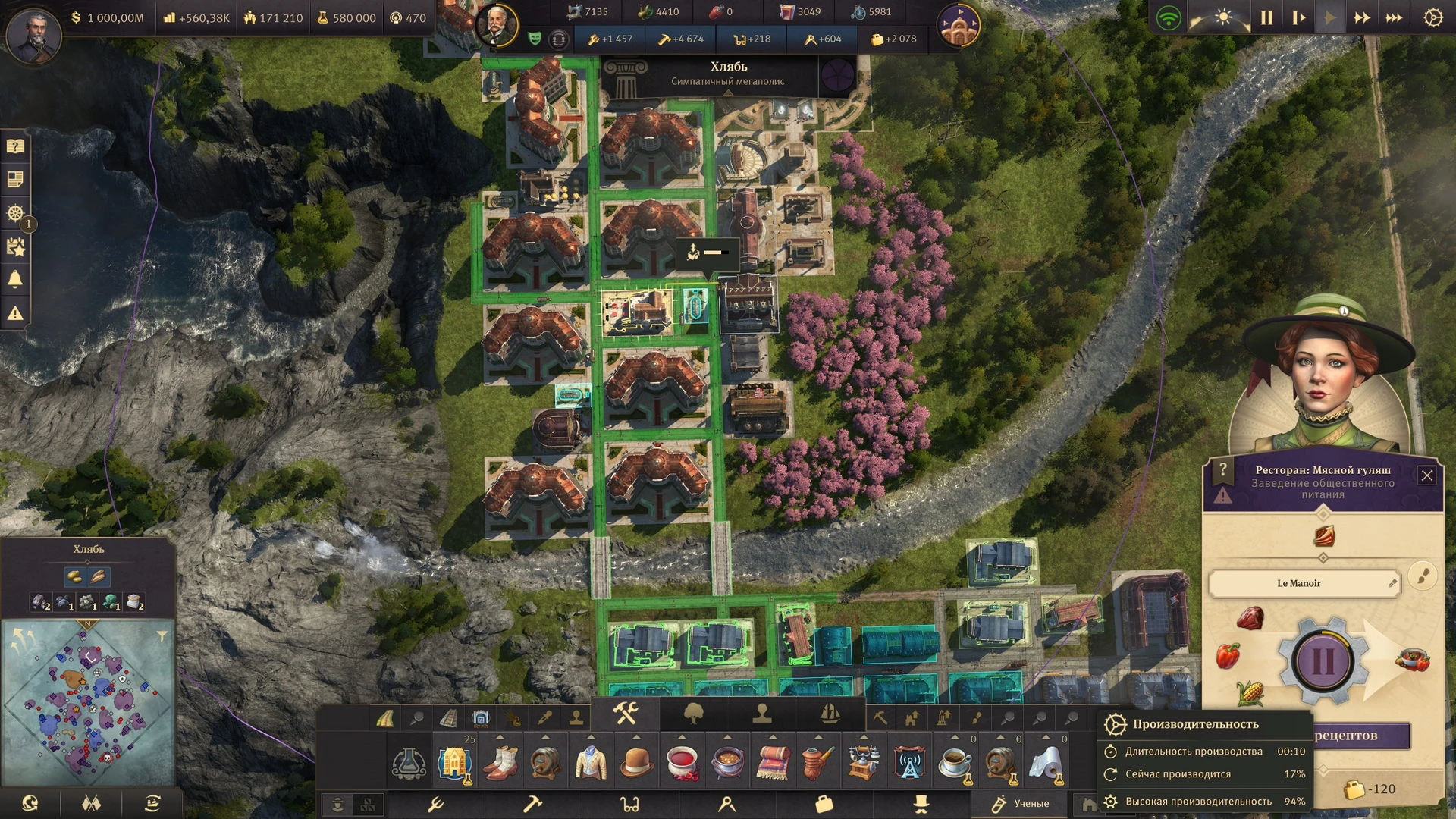Viewport: 1456px width, 819px height.
Task: Open the recipes selection button
Action: coord(1361,735)
